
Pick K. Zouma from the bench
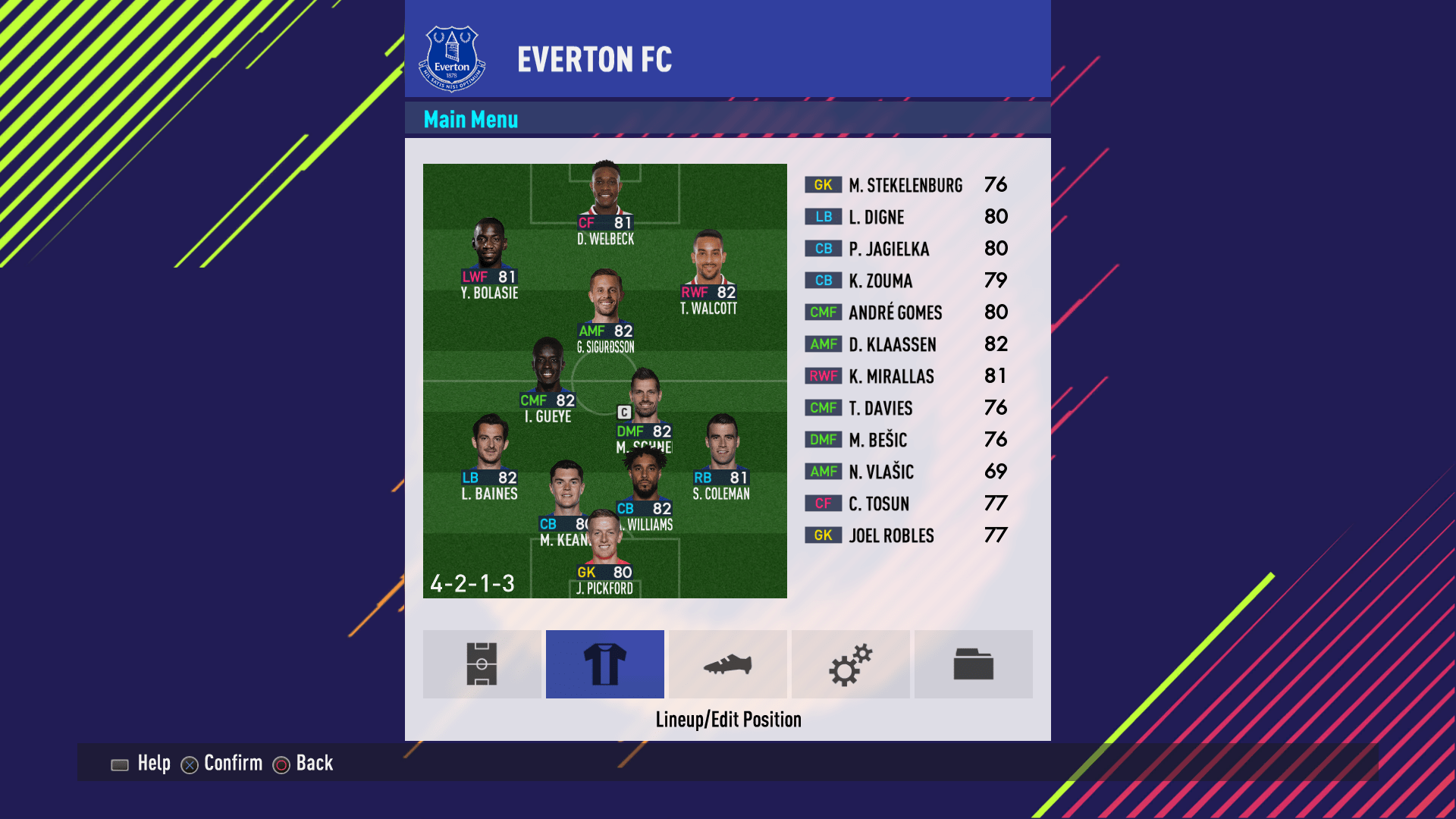pos(906,281)
